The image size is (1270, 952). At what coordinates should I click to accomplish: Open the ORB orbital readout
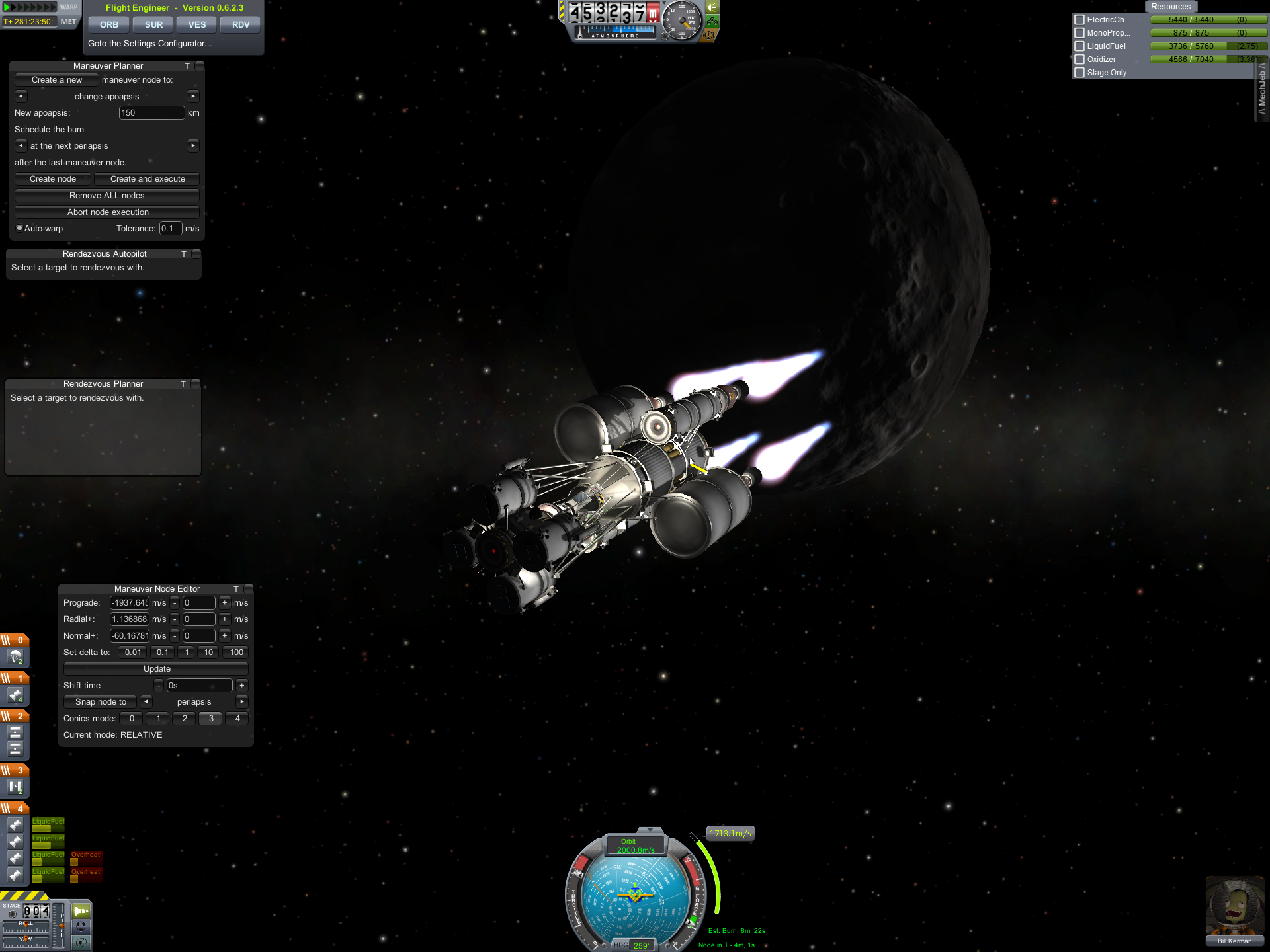tap(109, 25)
